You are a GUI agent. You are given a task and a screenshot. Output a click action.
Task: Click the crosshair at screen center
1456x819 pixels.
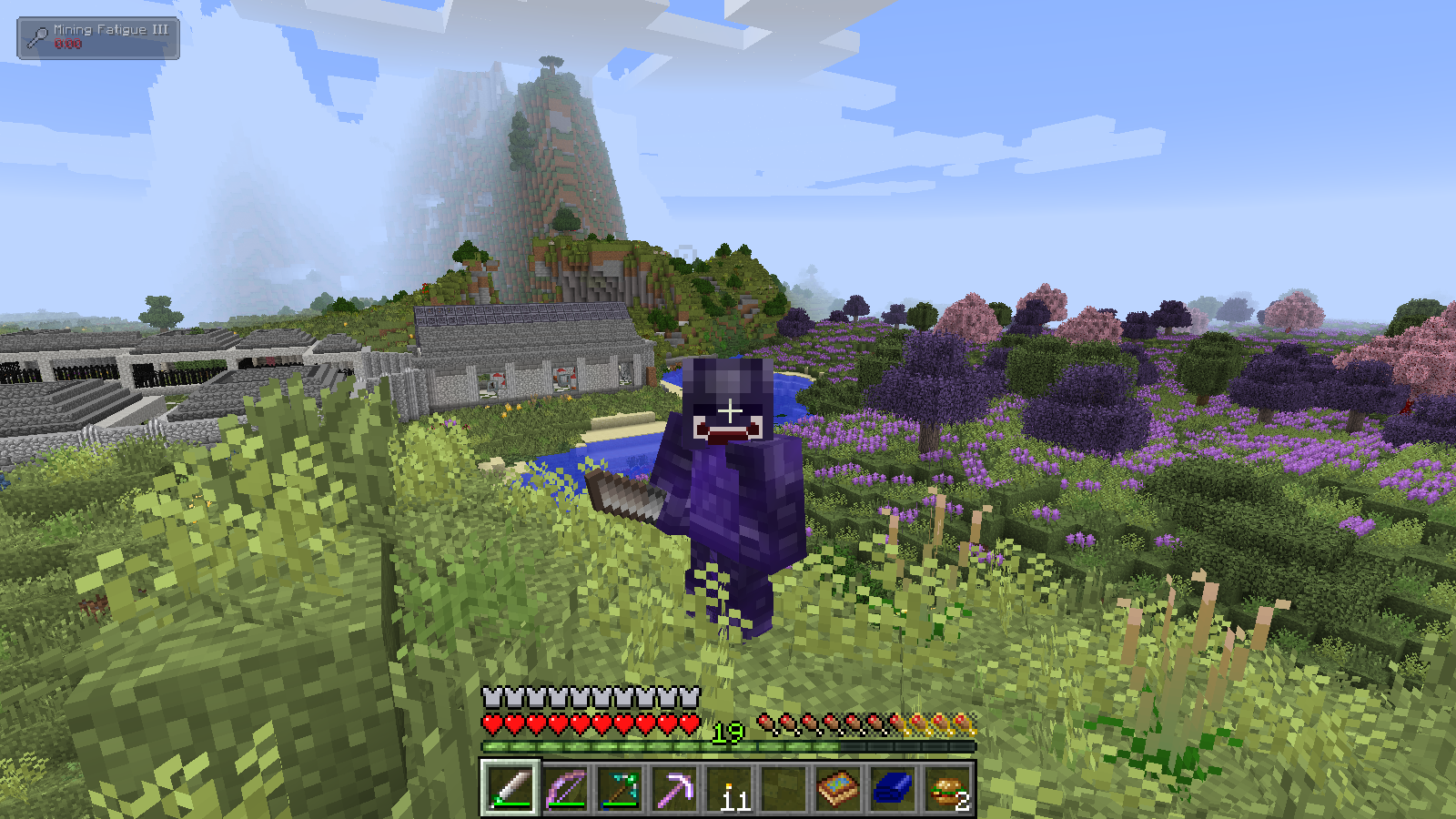728,409
